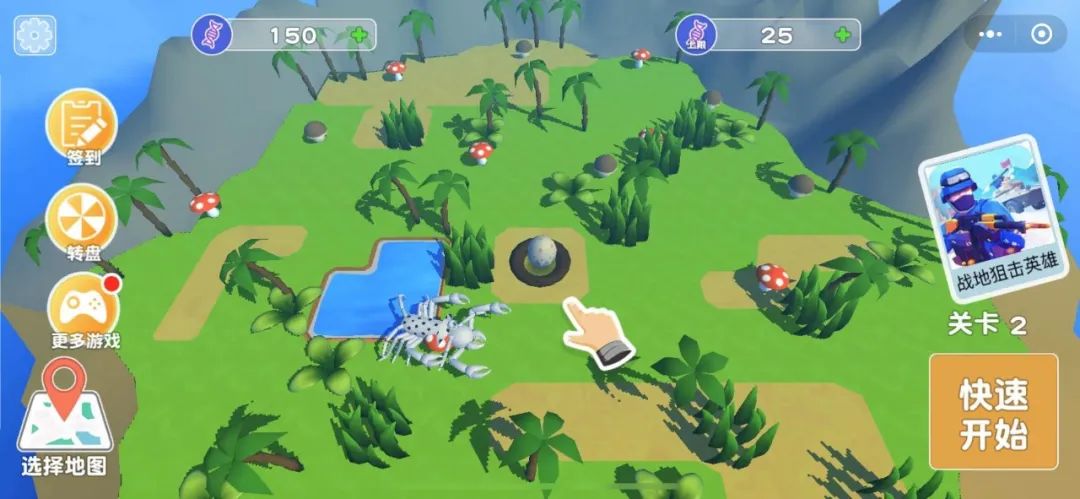Screen dimensions: 1080x499
Task: Click the 快速开始 quick start button
Action: 993,412
